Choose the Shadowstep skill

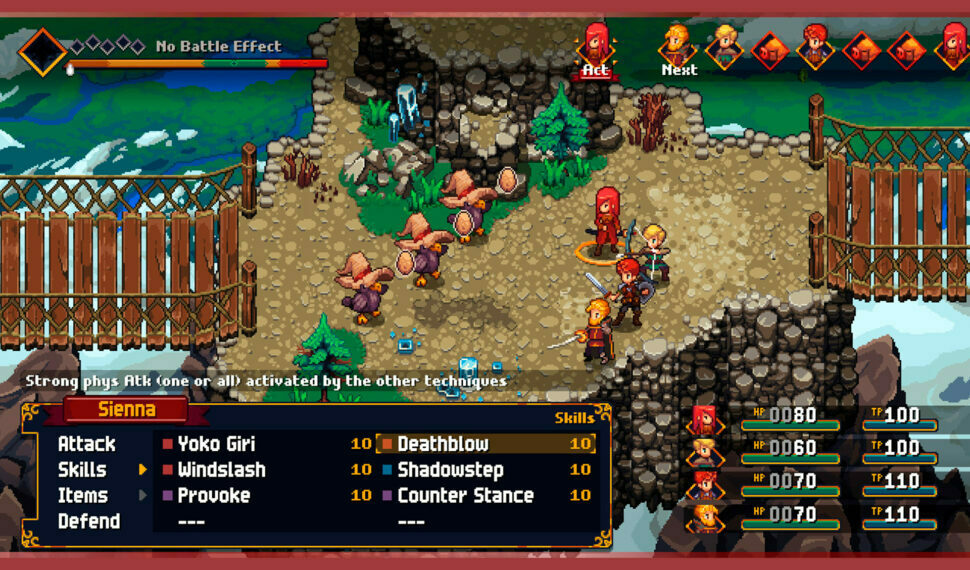450,470
